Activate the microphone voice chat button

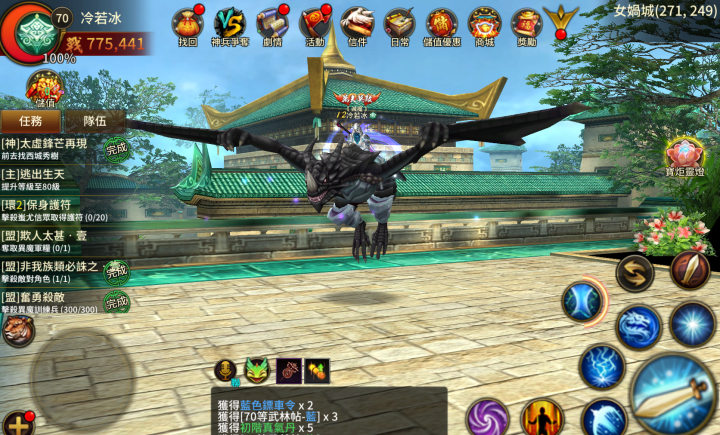(227, 371)
